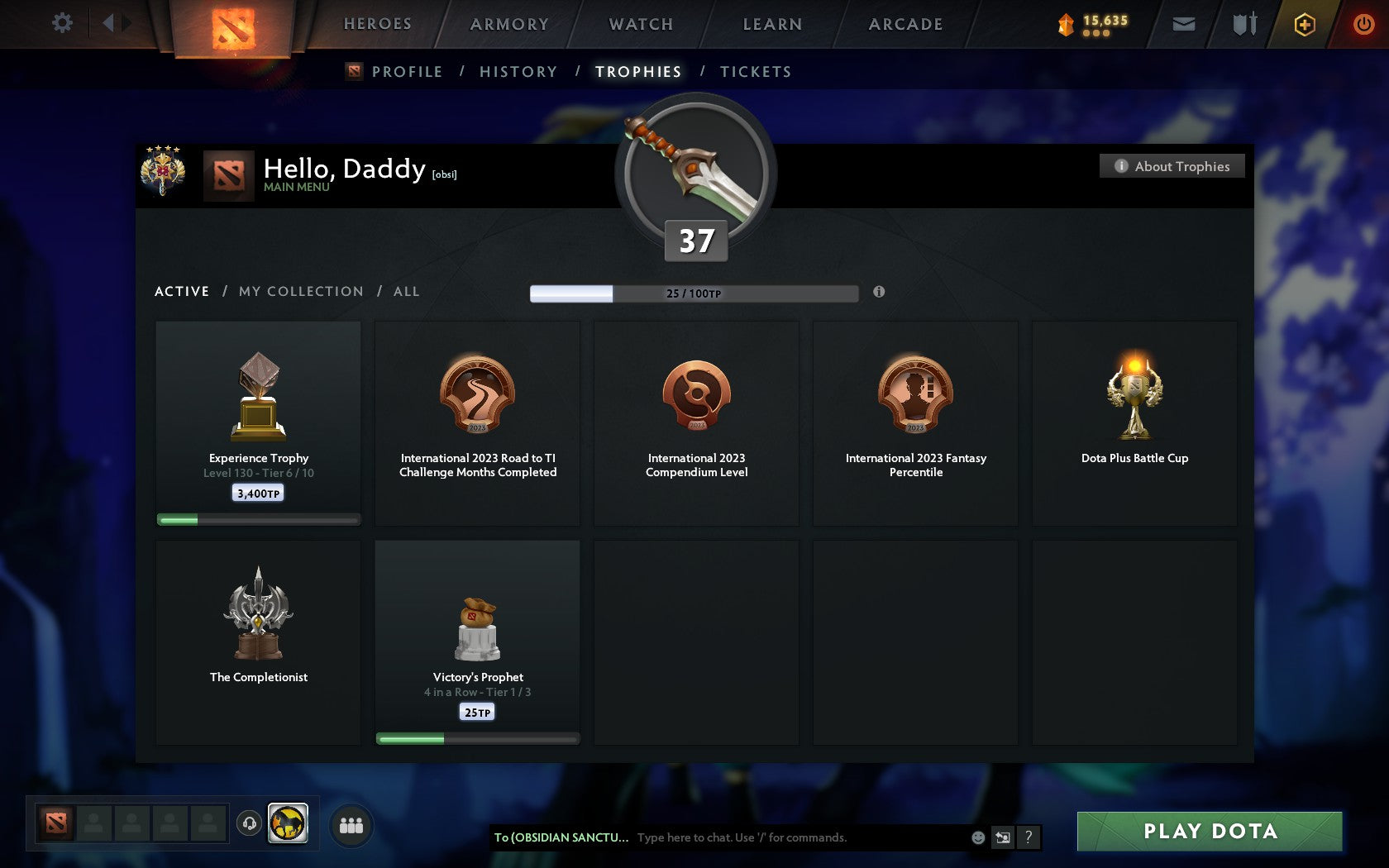Click the question mark help icon near chat
Viewport: 1389px width, 868px height.
point(1029,837)
